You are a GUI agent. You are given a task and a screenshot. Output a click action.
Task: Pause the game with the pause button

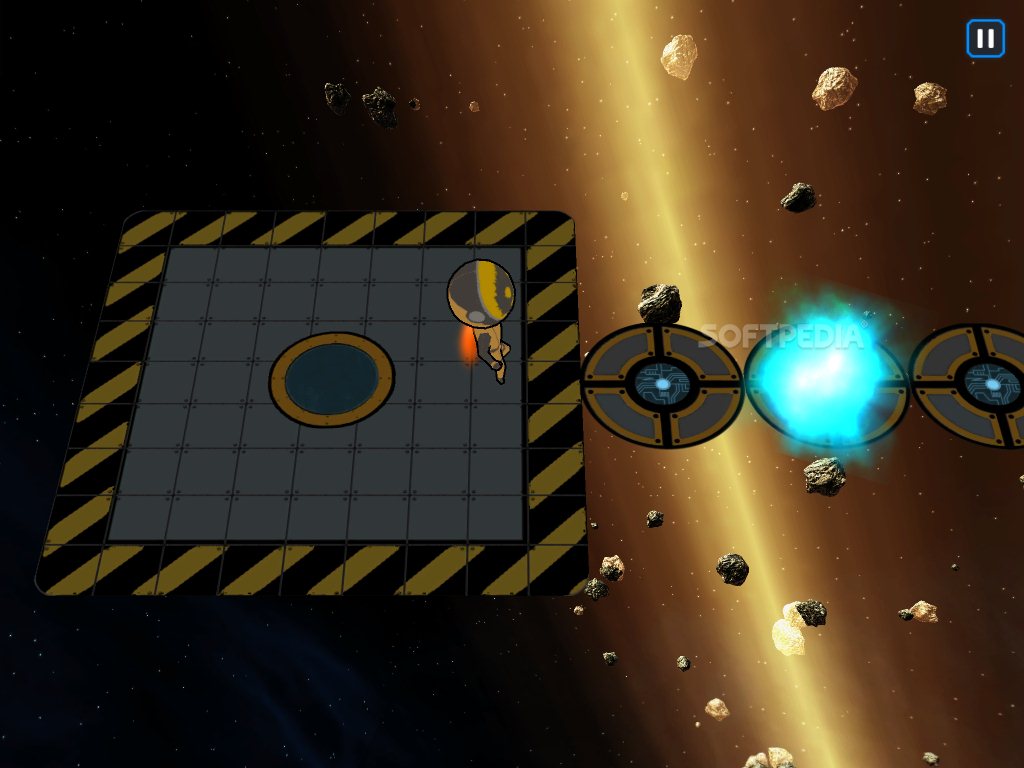coord(985,39)
